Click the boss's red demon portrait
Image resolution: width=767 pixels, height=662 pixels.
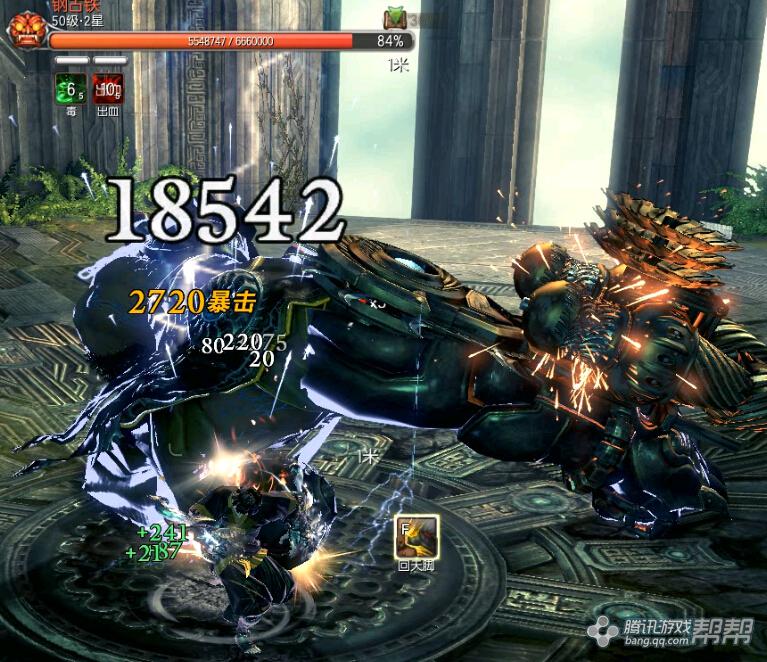pyautogui.click(x=25, y=29)
